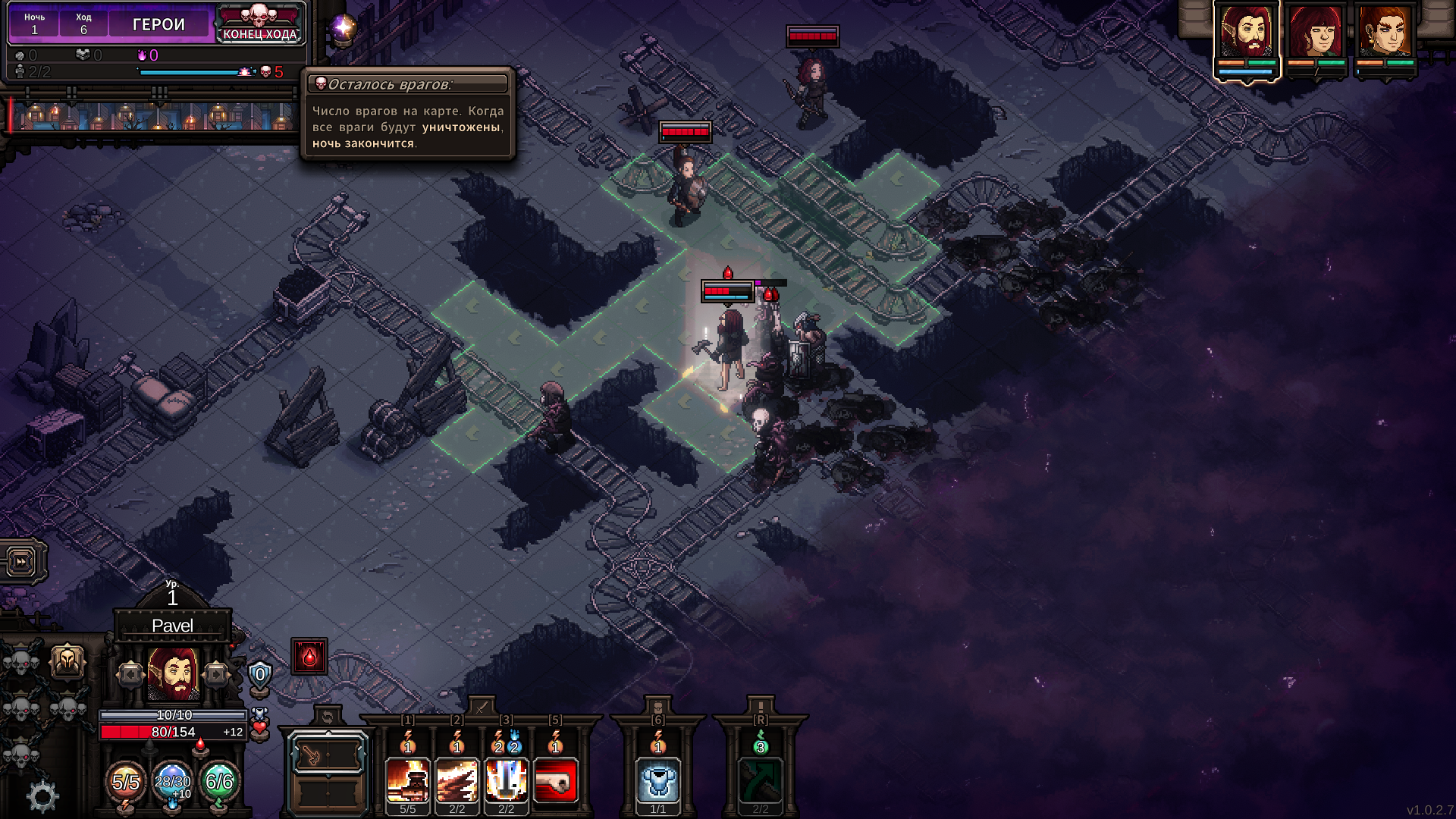Click the weapon set swap arrows button
1456x819 pixels.
coord(328,717)
